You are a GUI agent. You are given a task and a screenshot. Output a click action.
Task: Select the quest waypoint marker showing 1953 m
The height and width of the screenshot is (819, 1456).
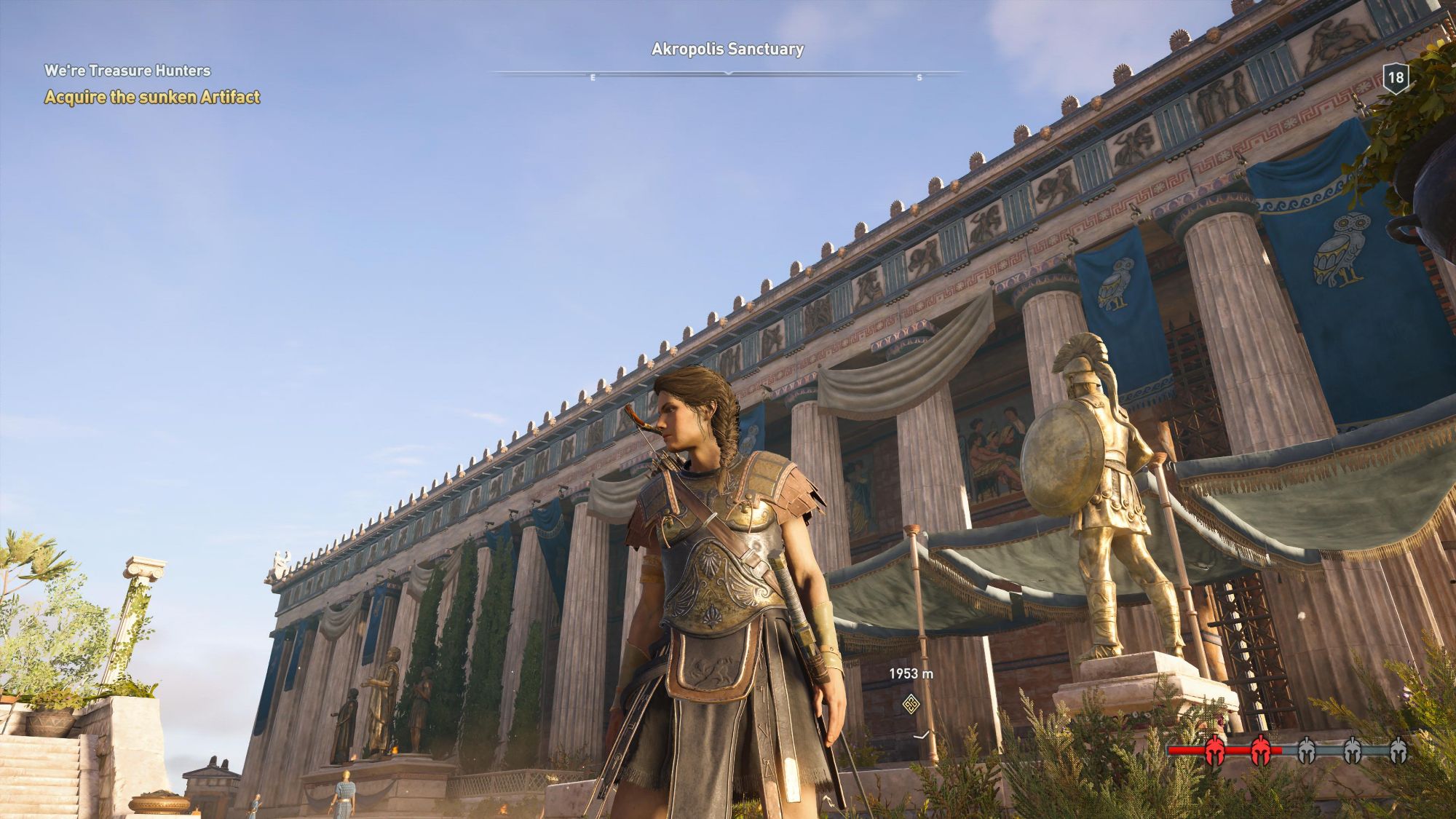click(911, 704)
